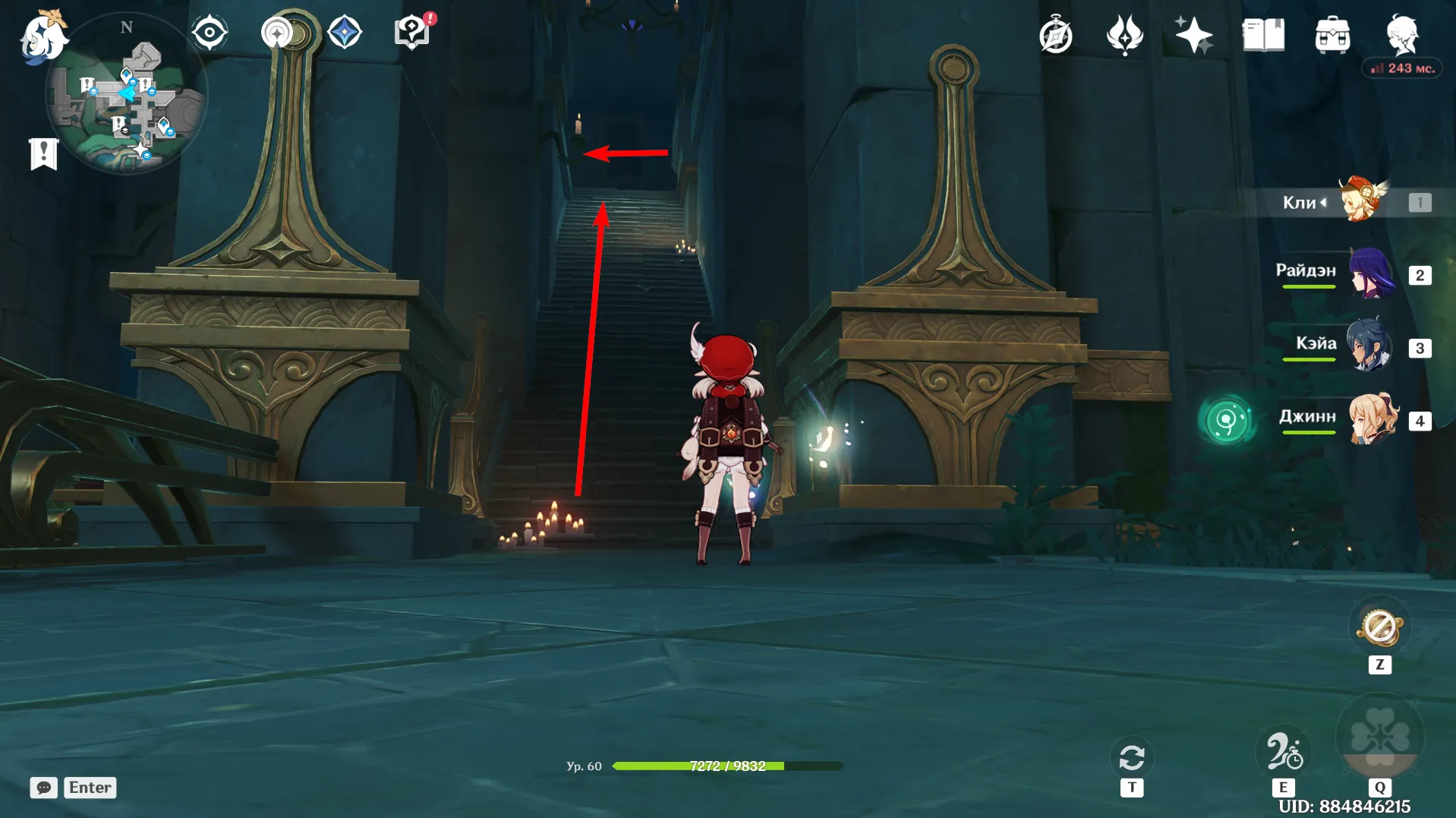The width and height of the screenshot is (1456, 818).
Task: Open the tutorial tips notification icon
Action: click(412, 33)
